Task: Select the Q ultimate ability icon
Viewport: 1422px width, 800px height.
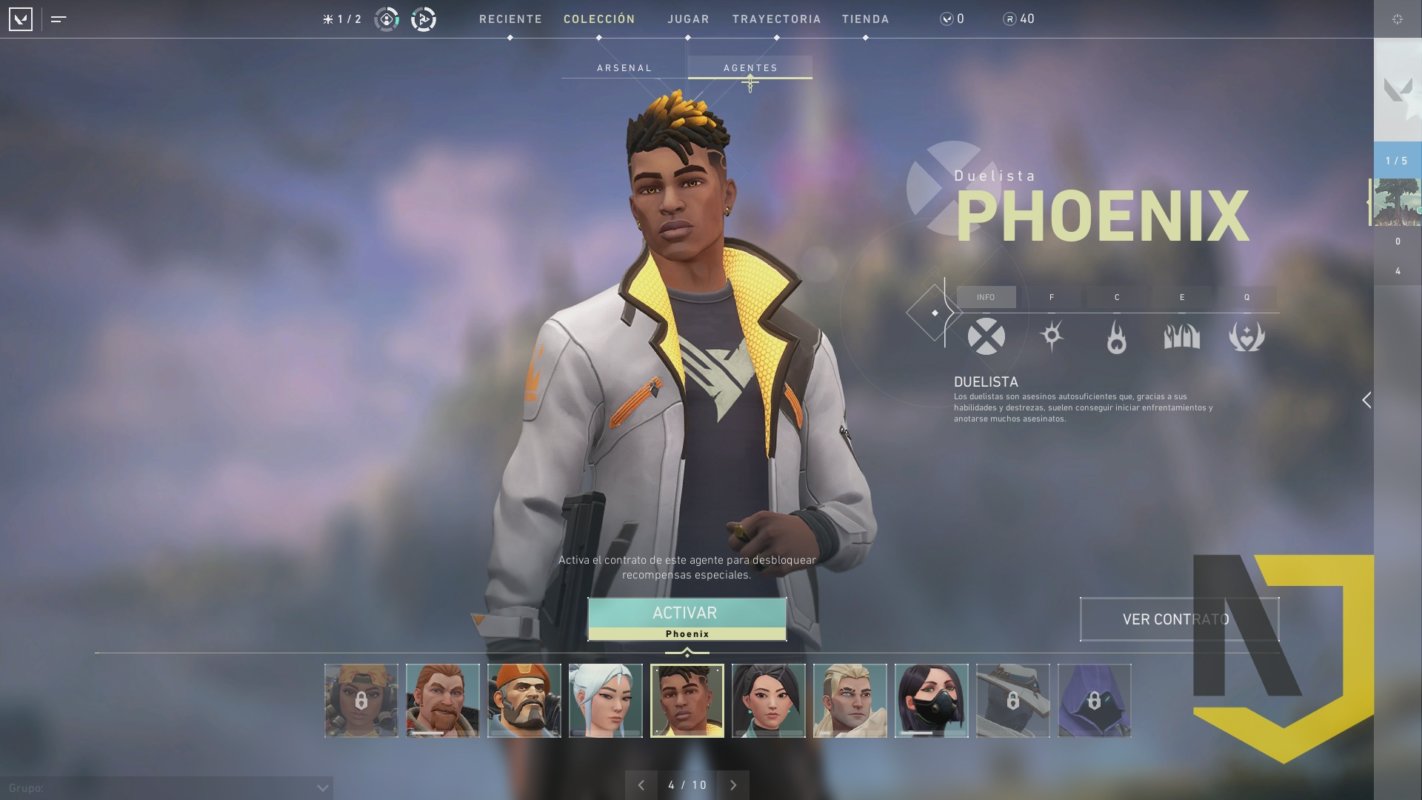Action: pyautogui.click(x=1245, y=337)
